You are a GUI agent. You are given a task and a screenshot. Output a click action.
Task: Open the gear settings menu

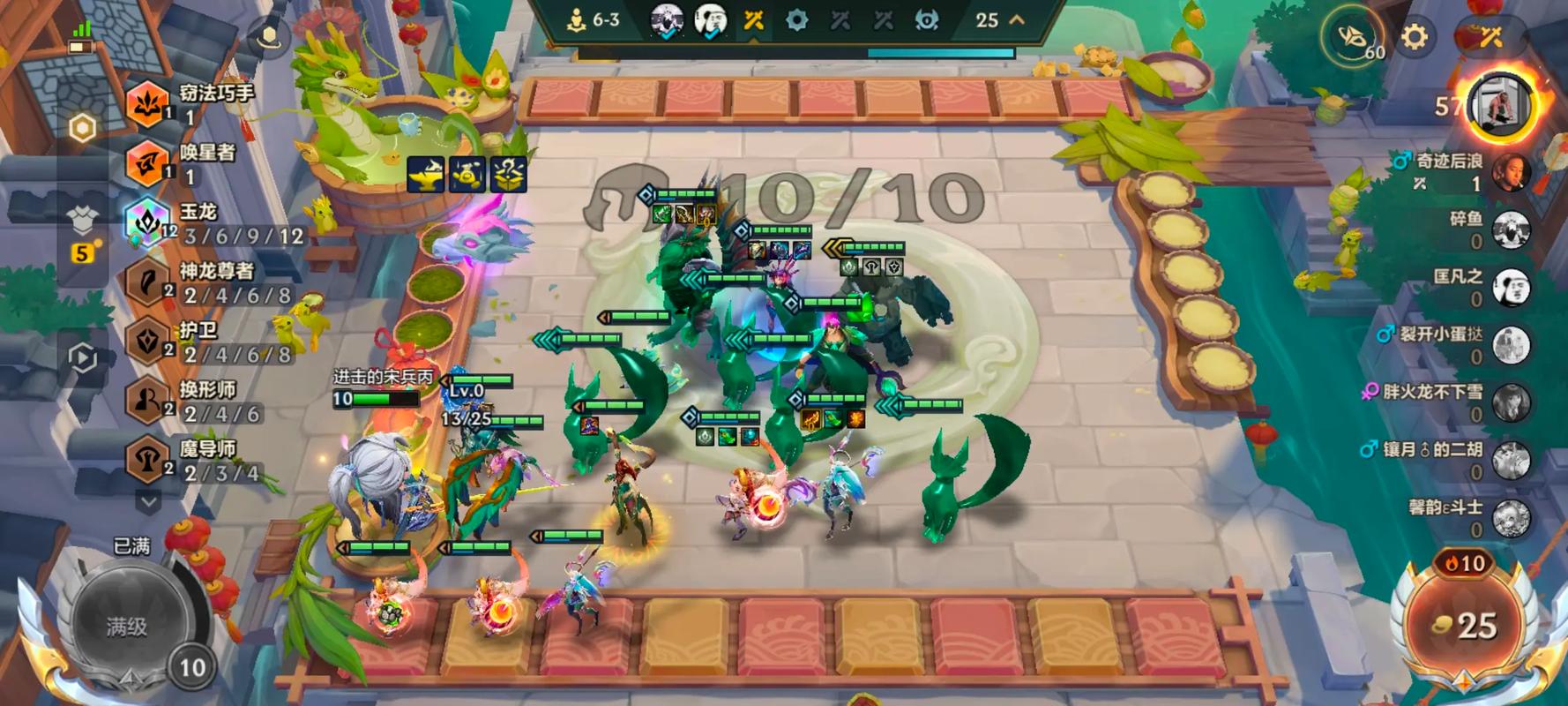[1414, 36]
